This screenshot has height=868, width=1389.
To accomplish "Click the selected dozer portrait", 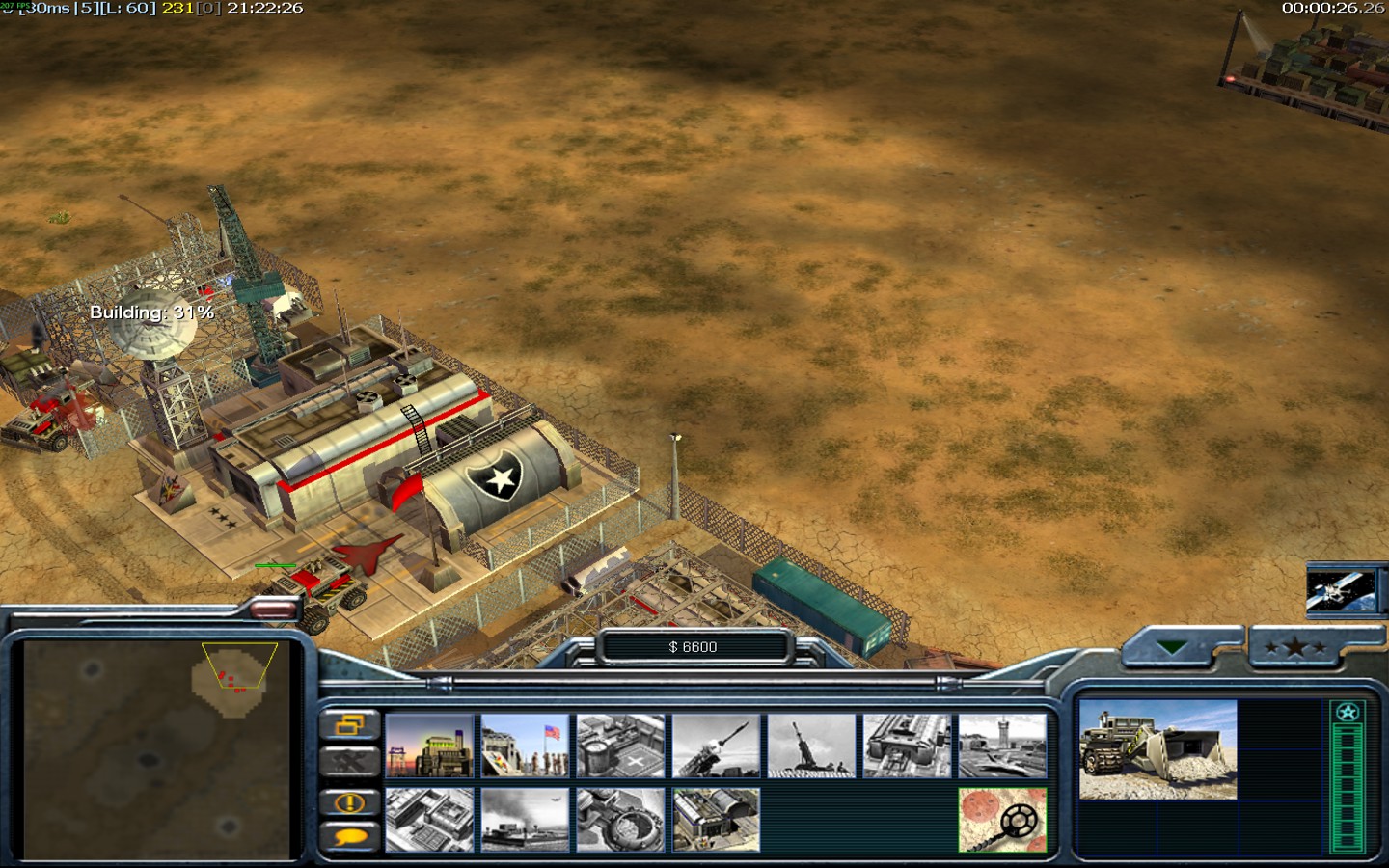I will click(1157, 749).
